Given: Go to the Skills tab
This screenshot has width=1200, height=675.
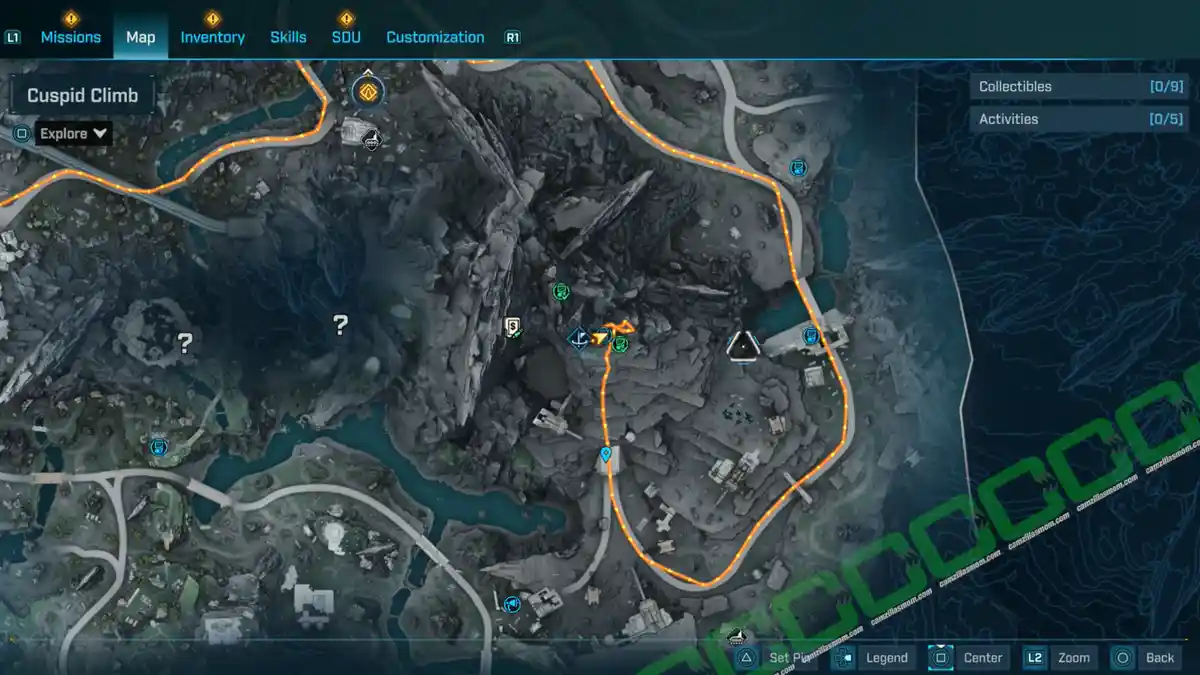Looking at the screenshot, I should coord(288,37).
